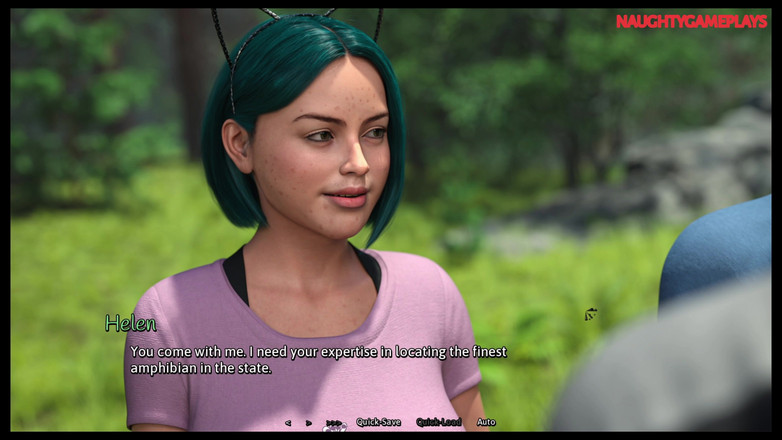Toggle Auto advance mode

coord(486,423)
